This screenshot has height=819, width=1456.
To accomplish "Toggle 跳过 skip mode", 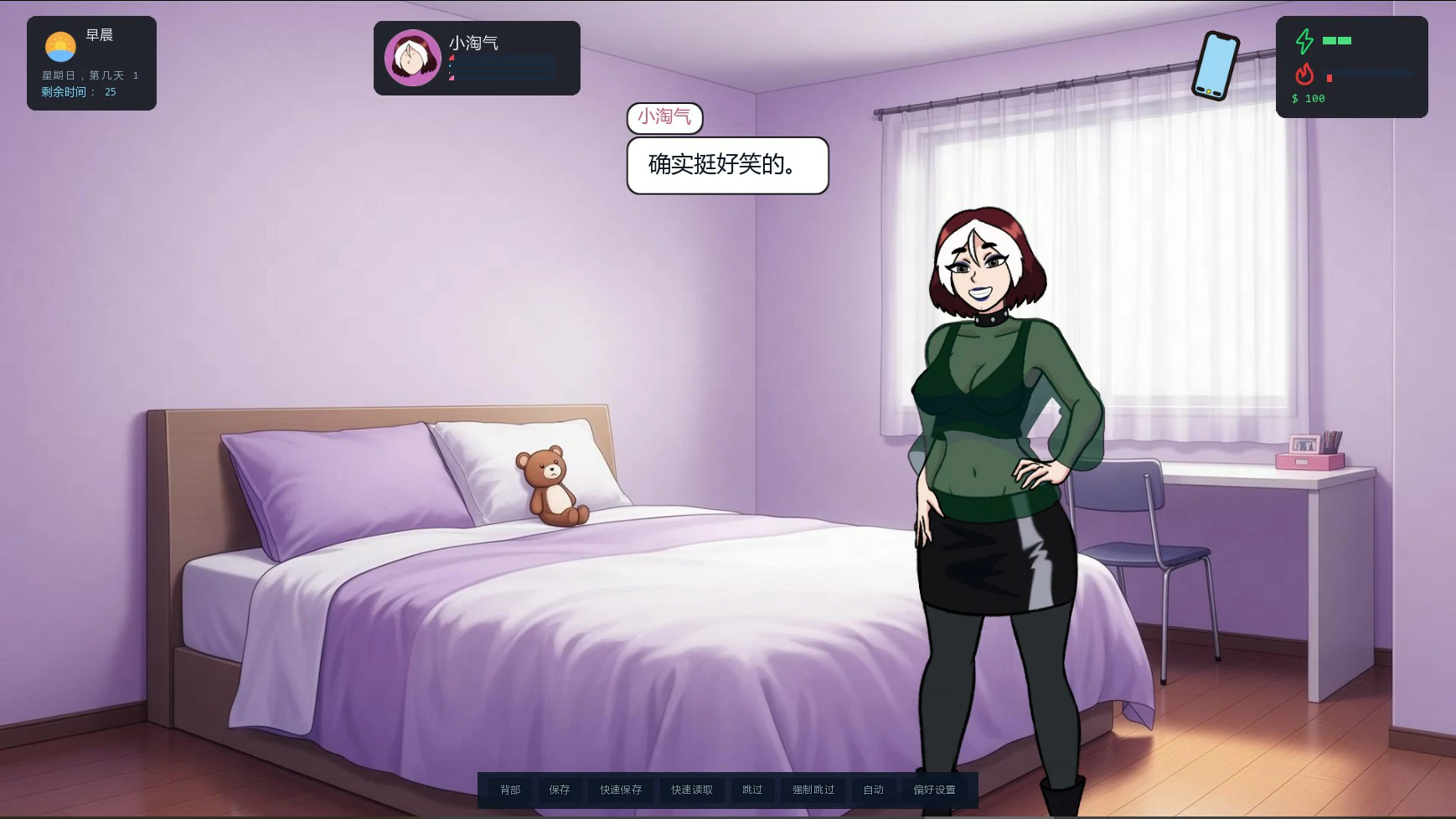I will tap(753, 789).
